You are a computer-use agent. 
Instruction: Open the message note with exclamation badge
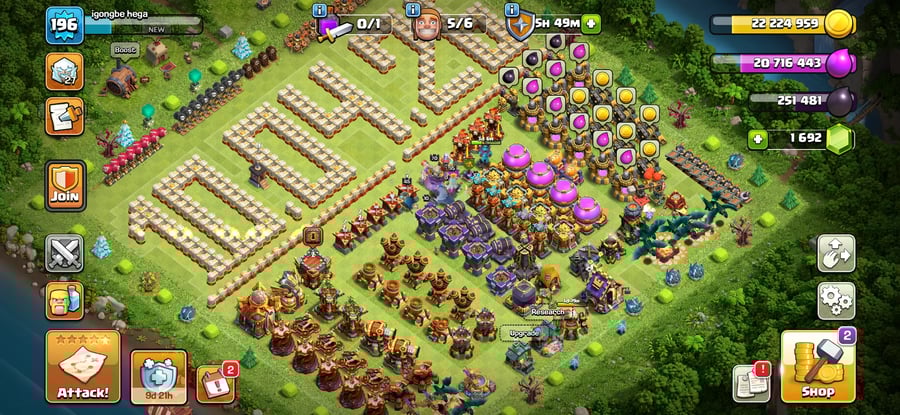pos(752,383)
